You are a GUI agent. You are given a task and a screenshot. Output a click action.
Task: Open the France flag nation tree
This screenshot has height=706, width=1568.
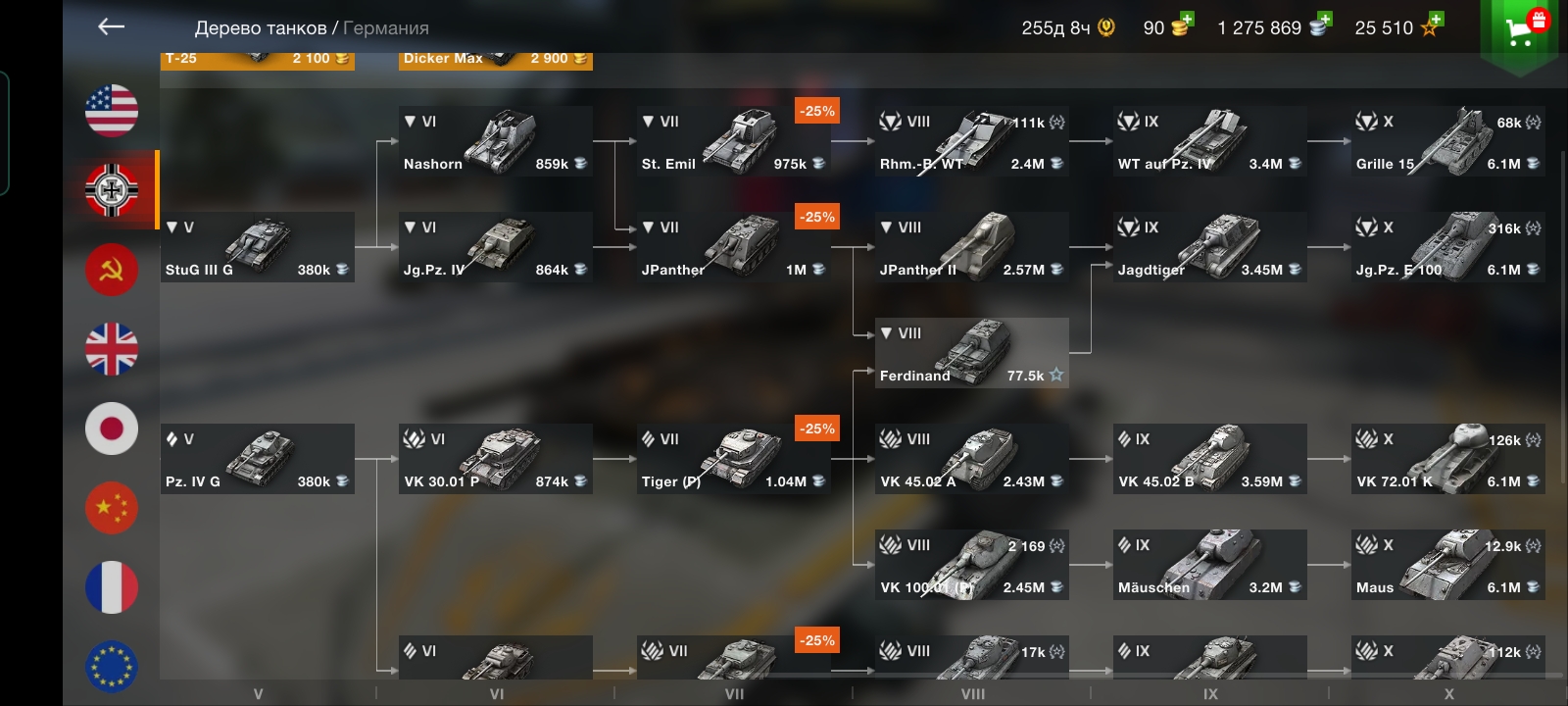coord(112,587)
